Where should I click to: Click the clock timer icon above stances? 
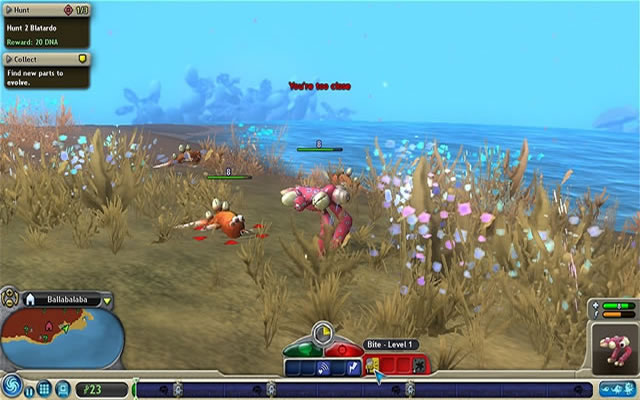(322, 332)
